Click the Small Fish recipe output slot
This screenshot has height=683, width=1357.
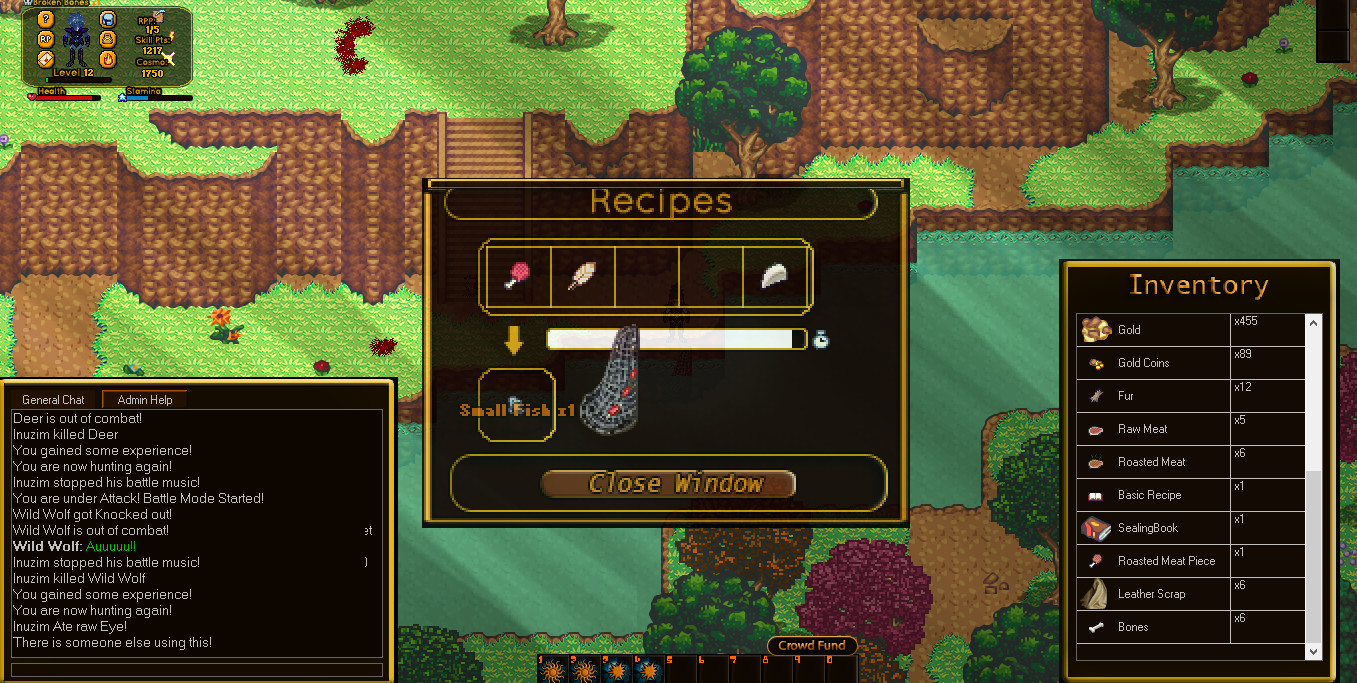tap(517, 405)
